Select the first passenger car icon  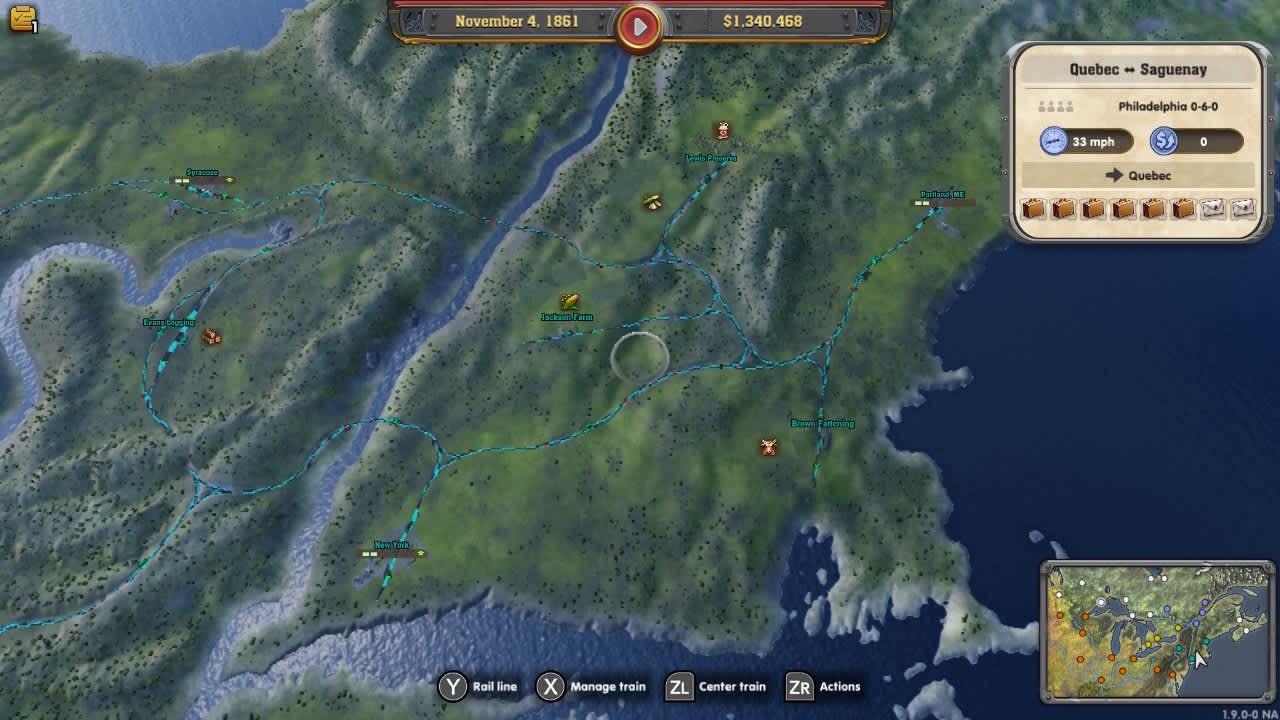(1034, 209)
